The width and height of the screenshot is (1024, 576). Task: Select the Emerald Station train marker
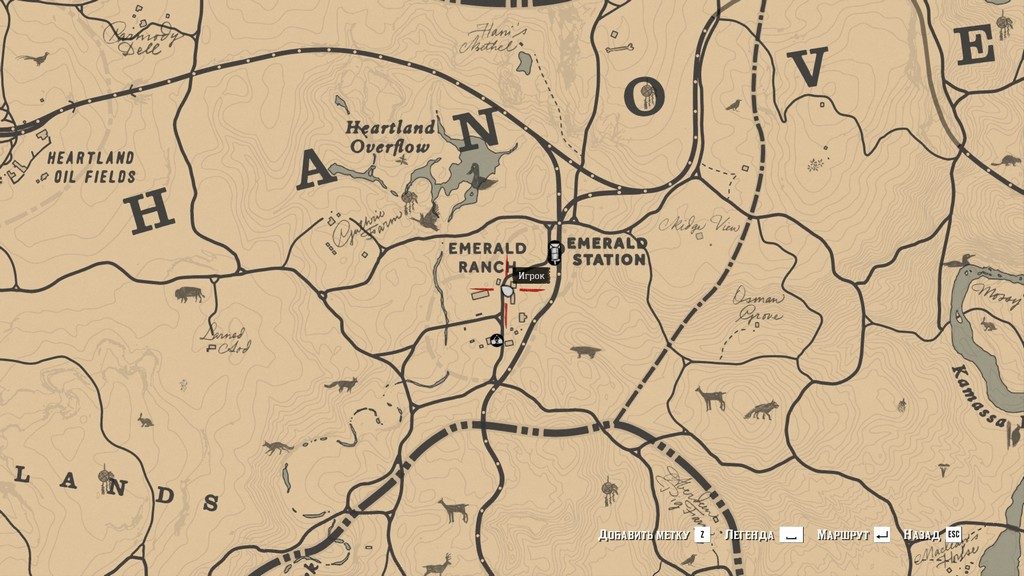pyautogui.click(x=554, y=253)
